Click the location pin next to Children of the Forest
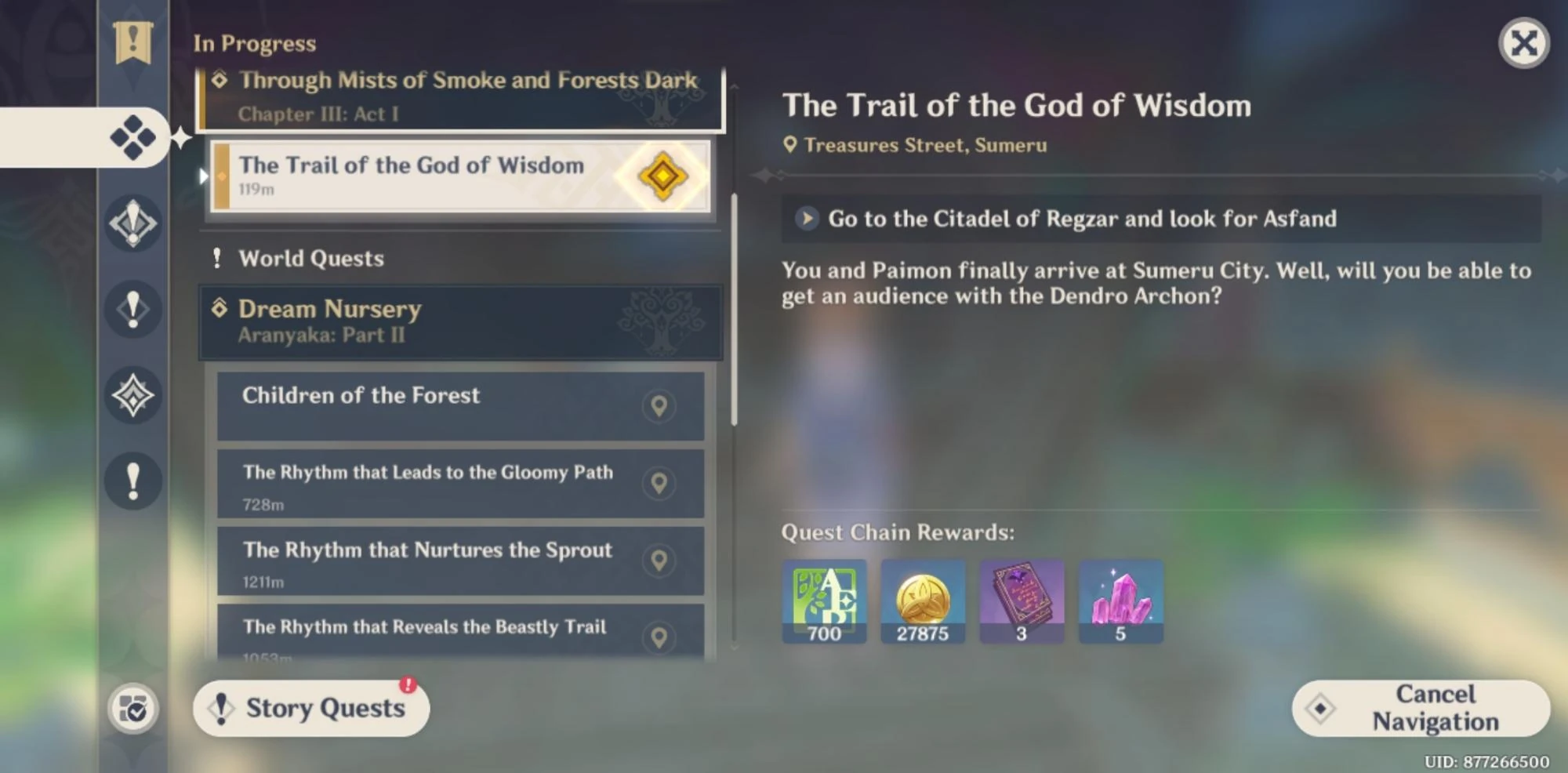 [x=659, y=406]
